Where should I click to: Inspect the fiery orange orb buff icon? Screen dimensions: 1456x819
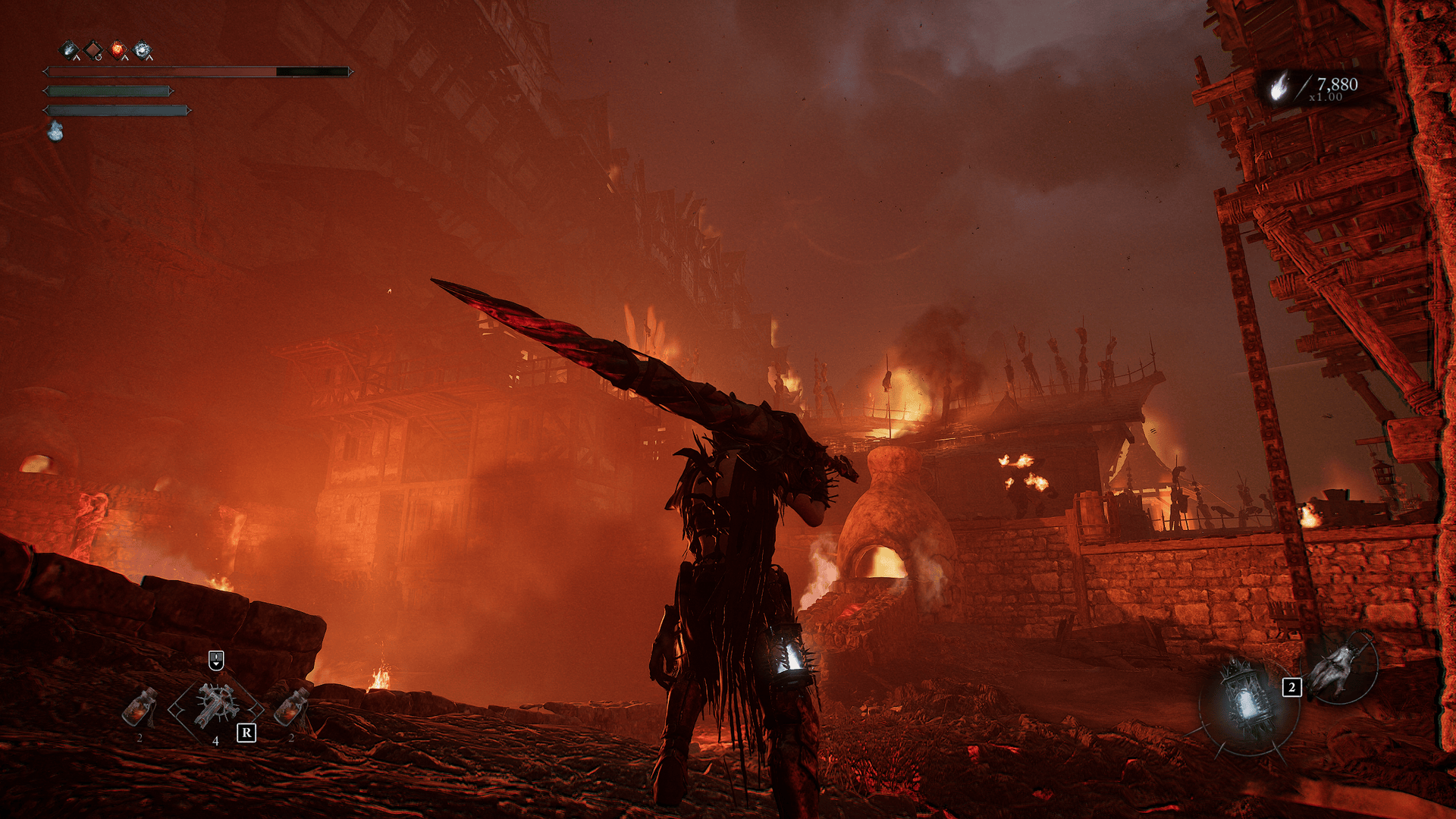point(118,50)
